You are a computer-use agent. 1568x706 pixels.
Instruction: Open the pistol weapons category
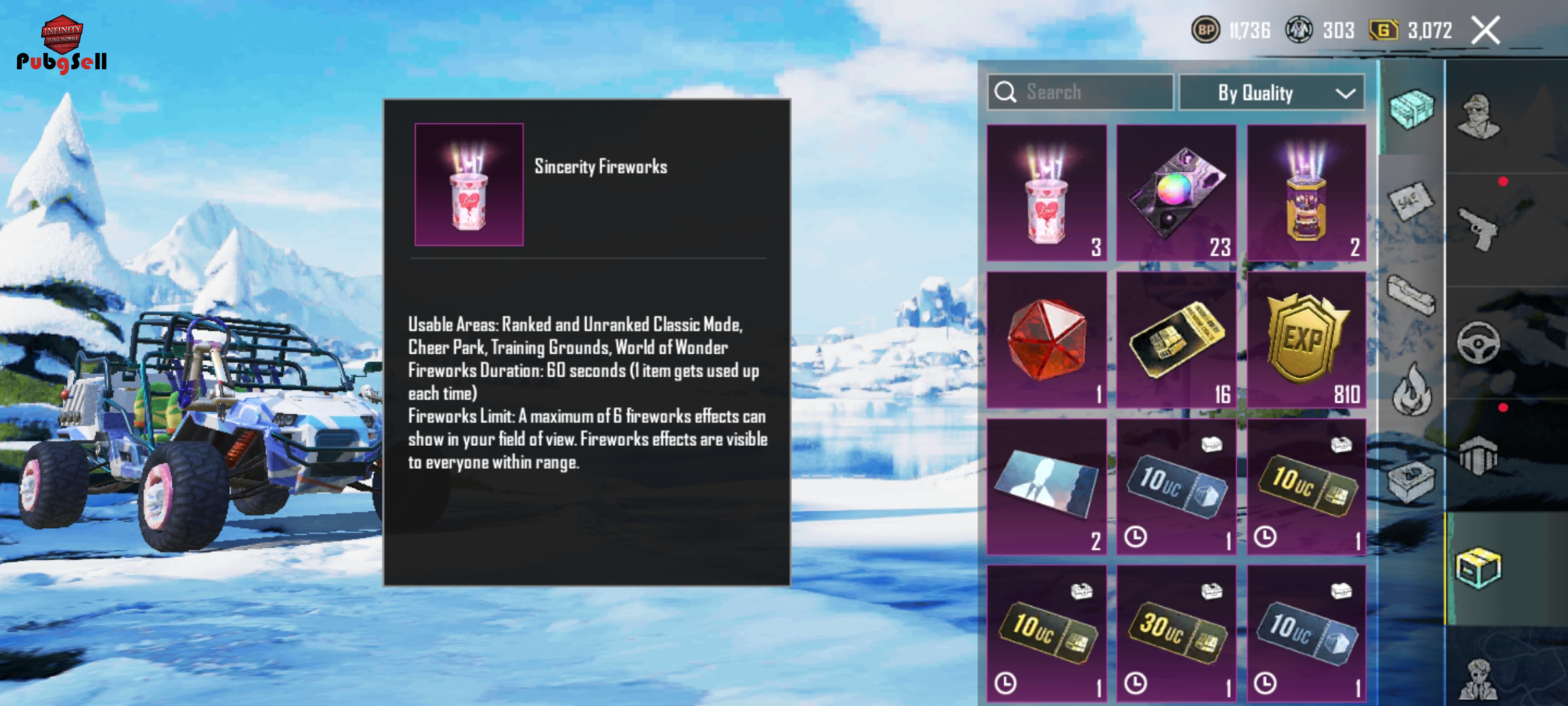pyautogui.click(x=1479, y=229)
